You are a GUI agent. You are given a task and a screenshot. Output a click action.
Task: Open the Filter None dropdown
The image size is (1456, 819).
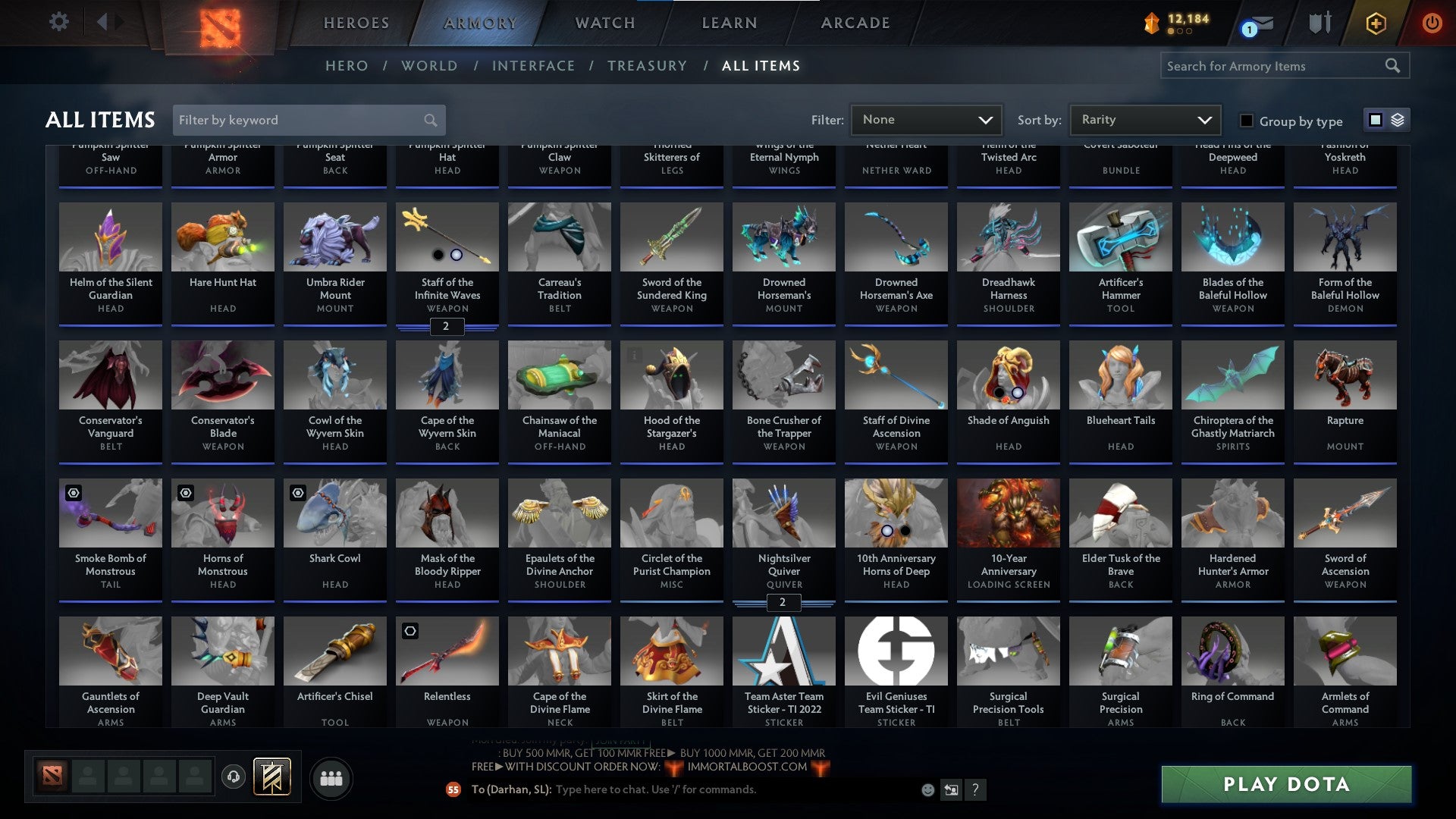pyautogui.click(x=927, y=120)
